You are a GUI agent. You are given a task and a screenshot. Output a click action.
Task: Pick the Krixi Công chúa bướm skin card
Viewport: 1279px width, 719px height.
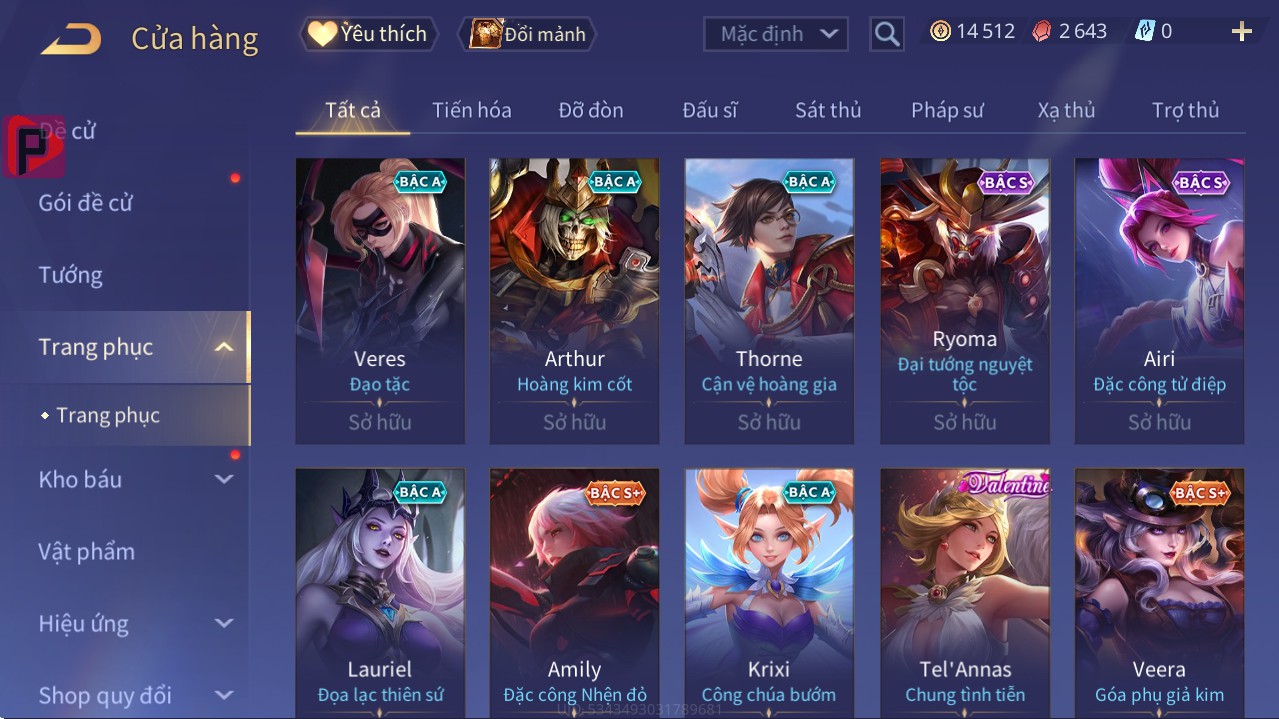pyautogui.click(x=769, y=592)
